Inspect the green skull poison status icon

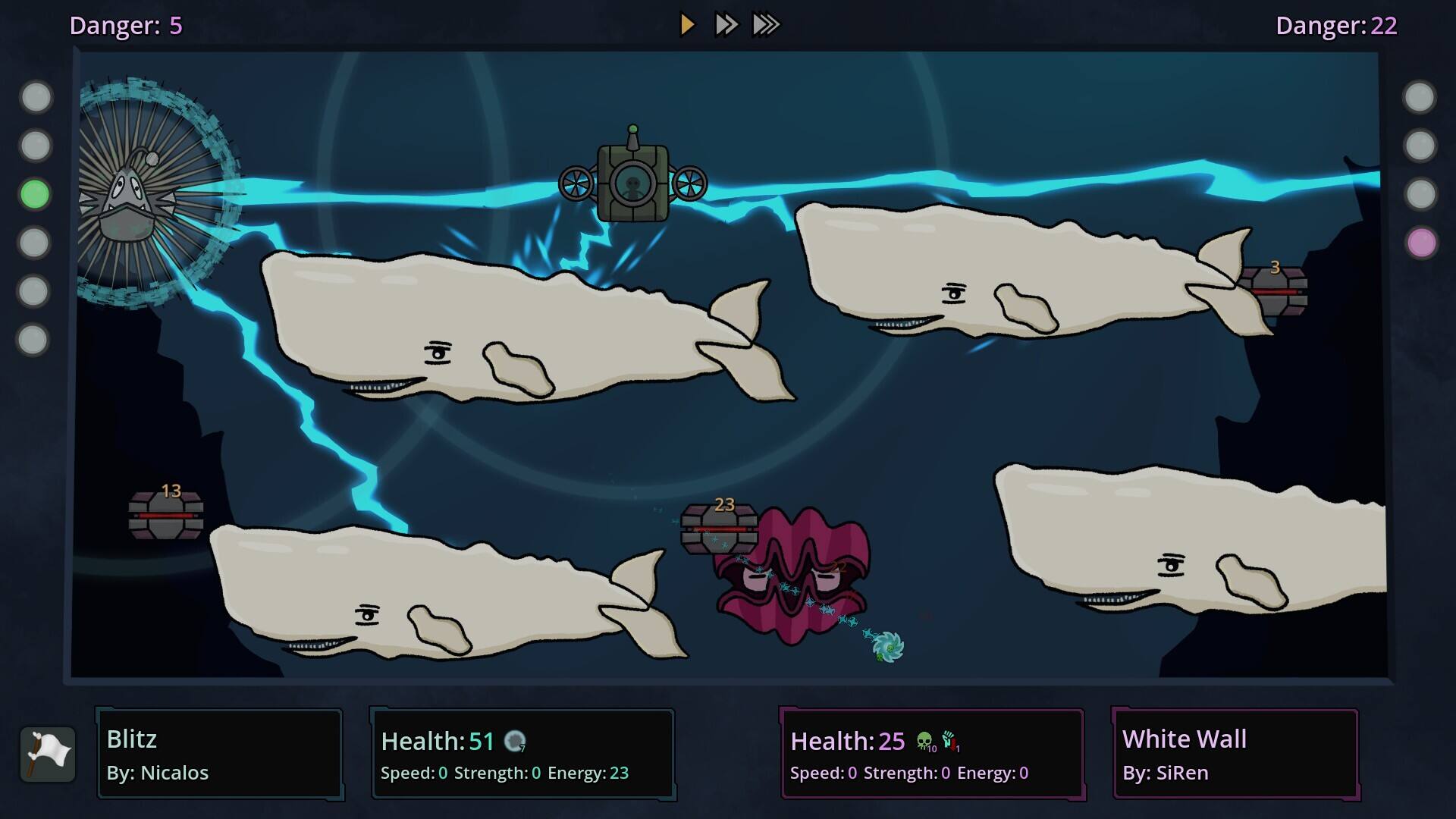pyautogui.click(x=924, y=741)
